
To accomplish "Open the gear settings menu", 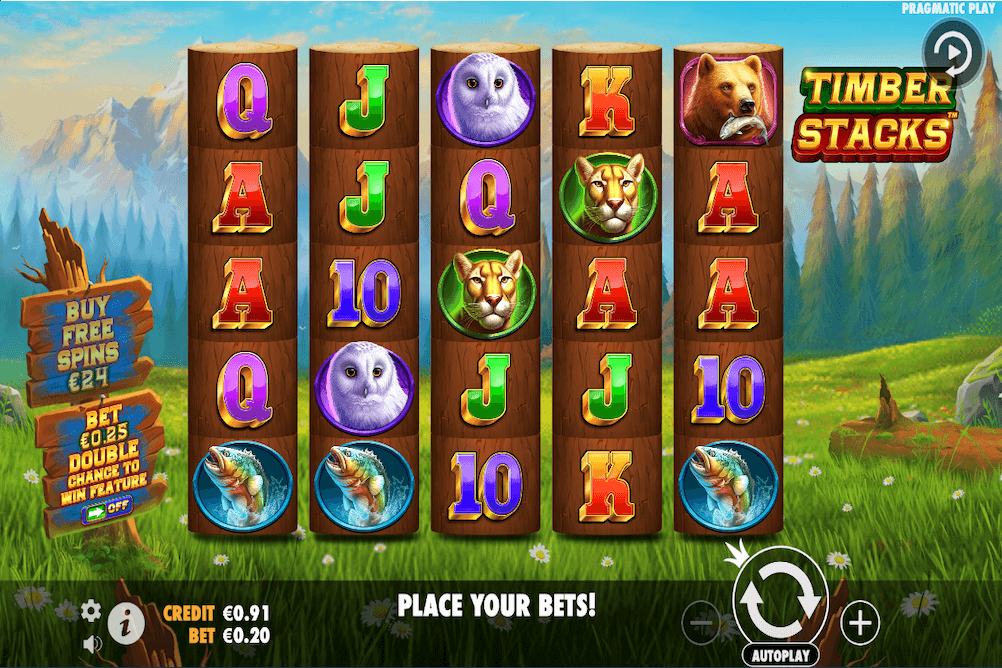I will [x=91, y=610].
